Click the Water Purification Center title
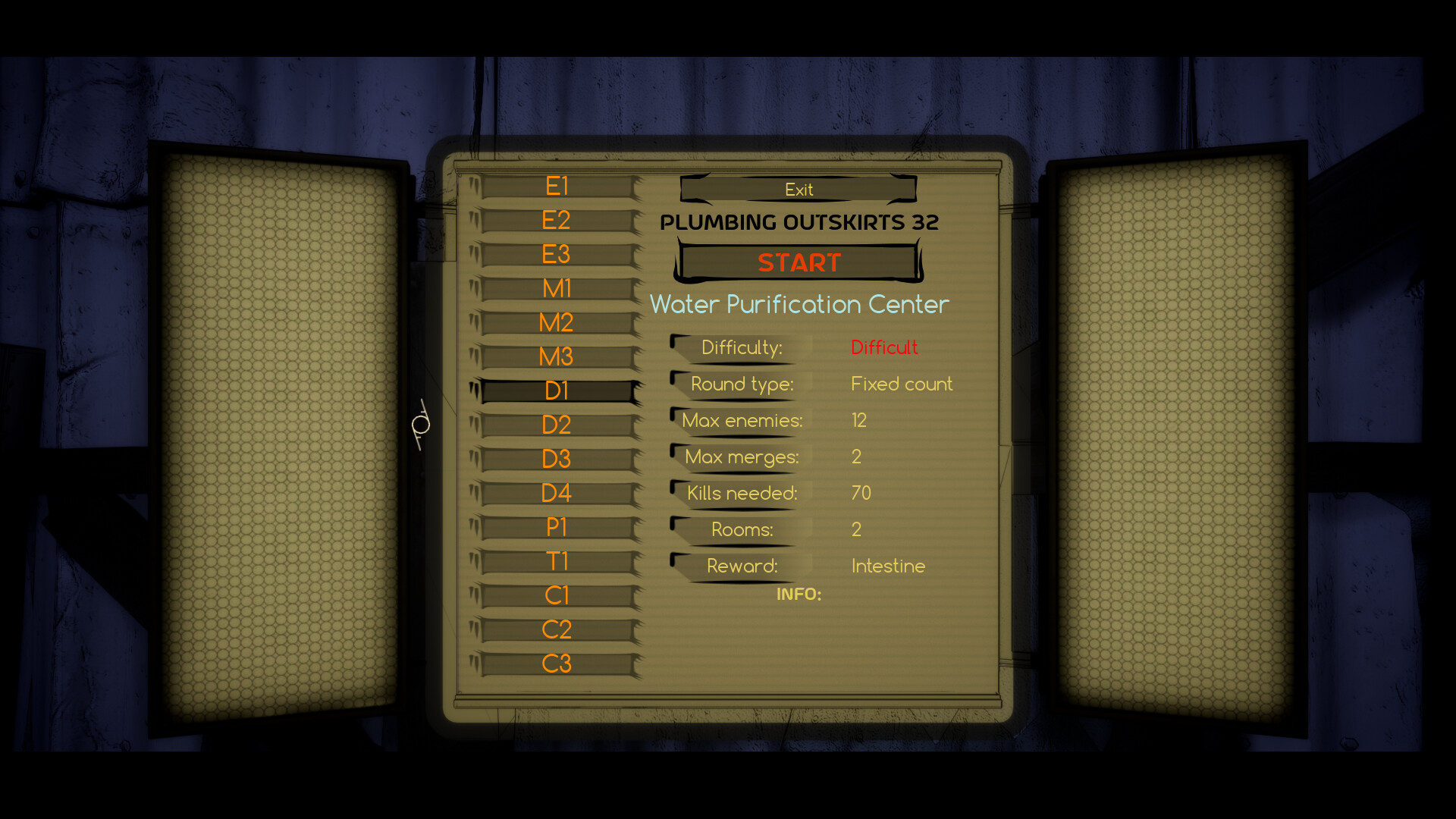This screenshot has height=819, width=1456. click(799, 304)
